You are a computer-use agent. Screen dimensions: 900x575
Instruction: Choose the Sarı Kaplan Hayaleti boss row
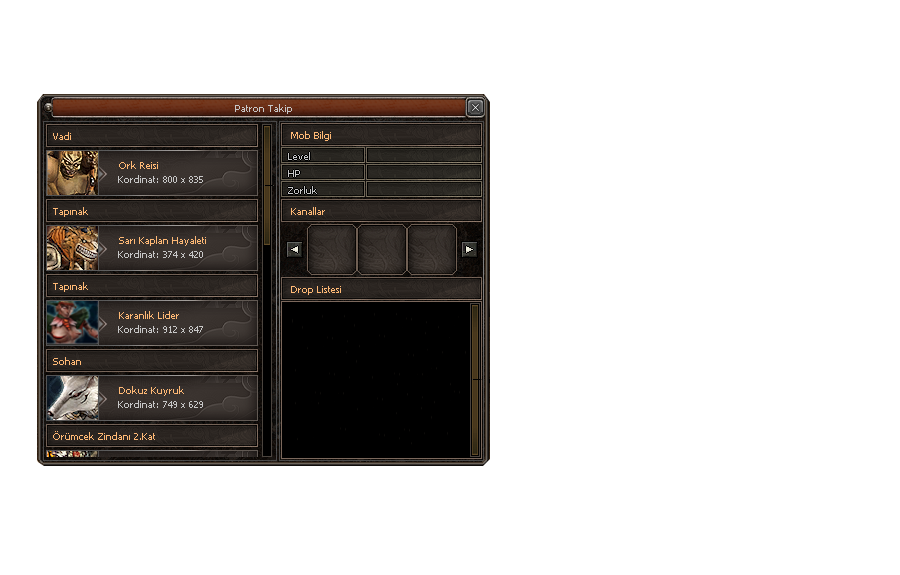click(x=175, y=248)
